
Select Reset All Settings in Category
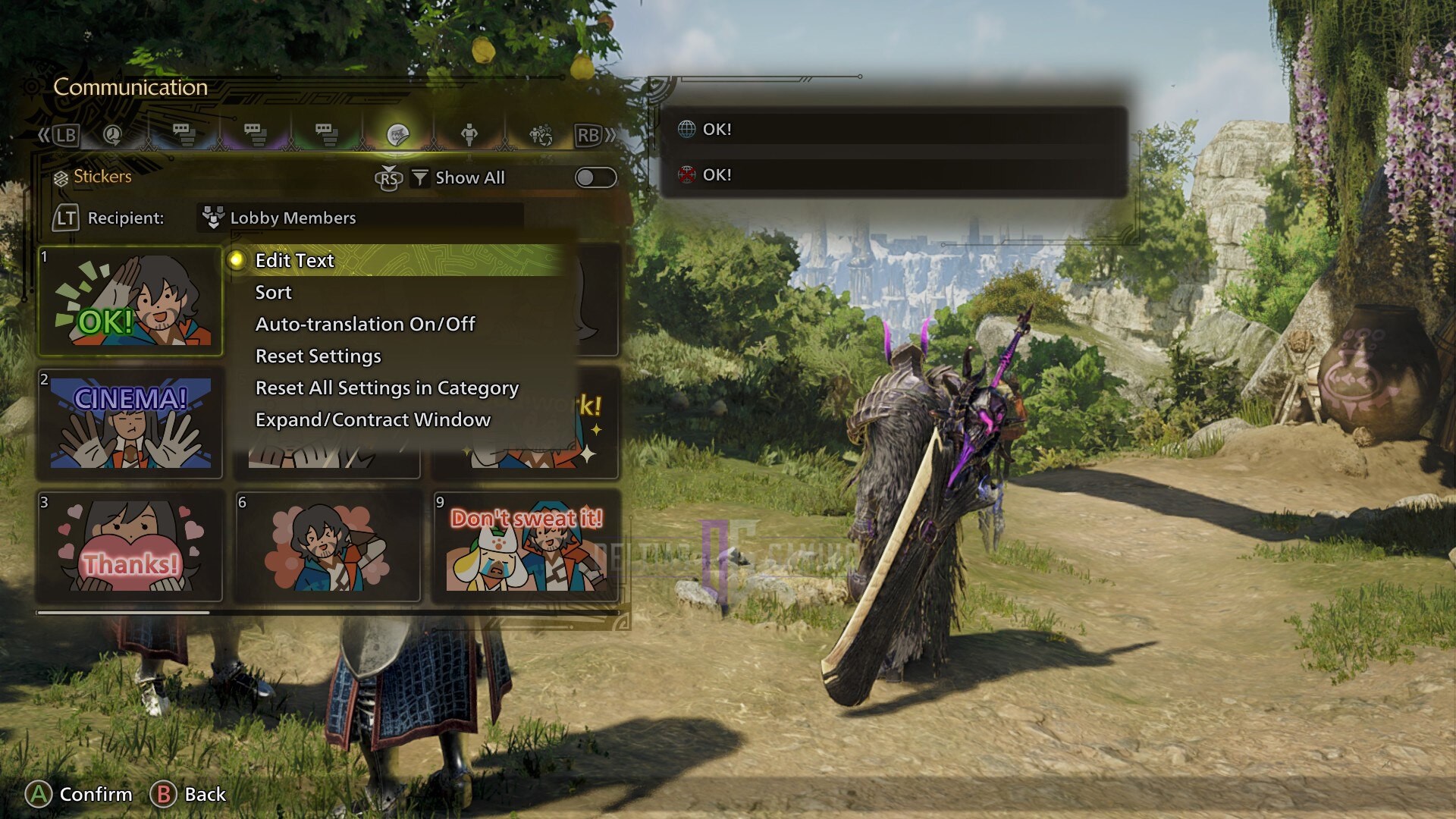click(387, 388)
